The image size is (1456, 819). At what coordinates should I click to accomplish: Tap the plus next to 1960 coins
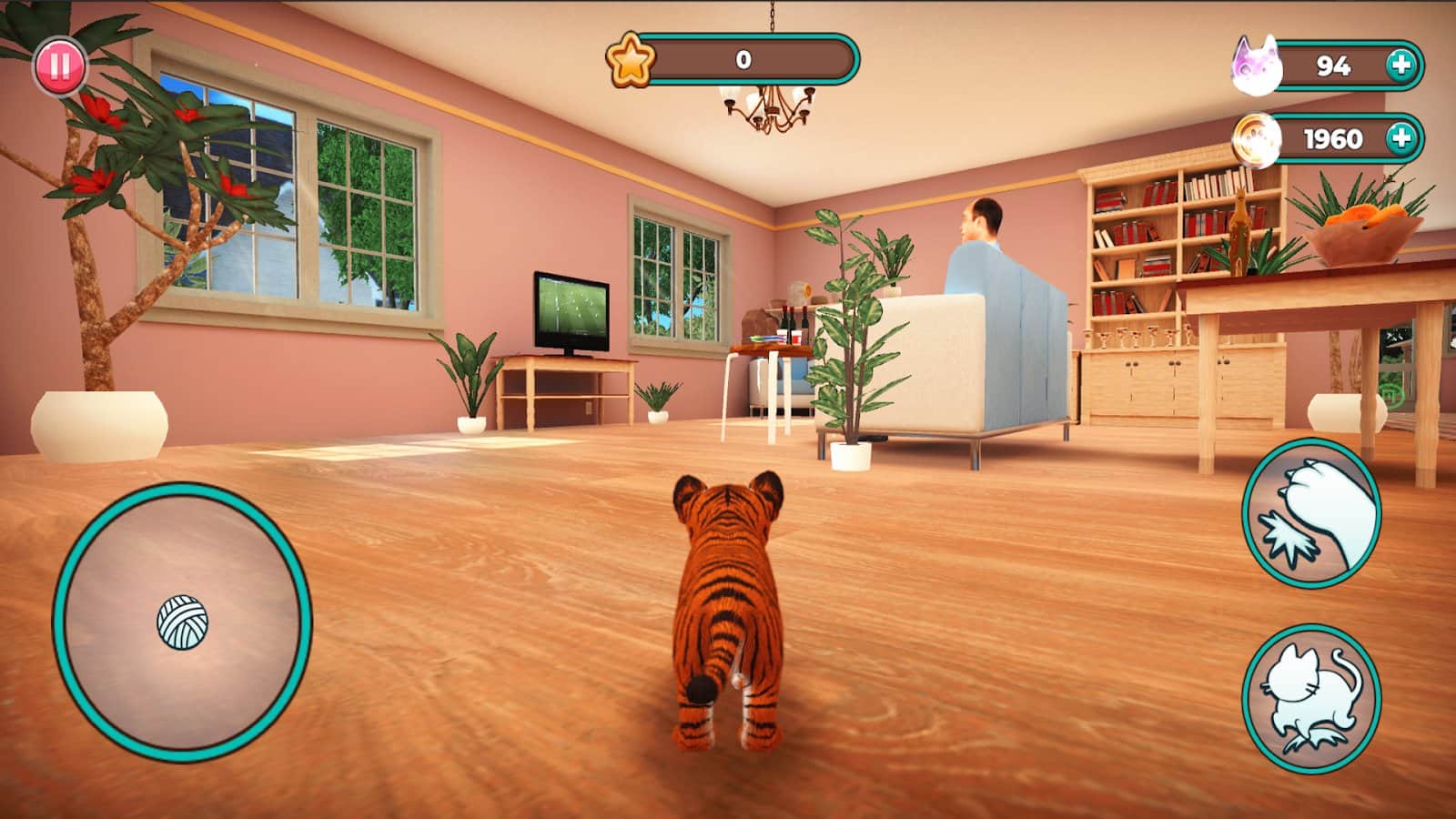tap(1401, 139)
